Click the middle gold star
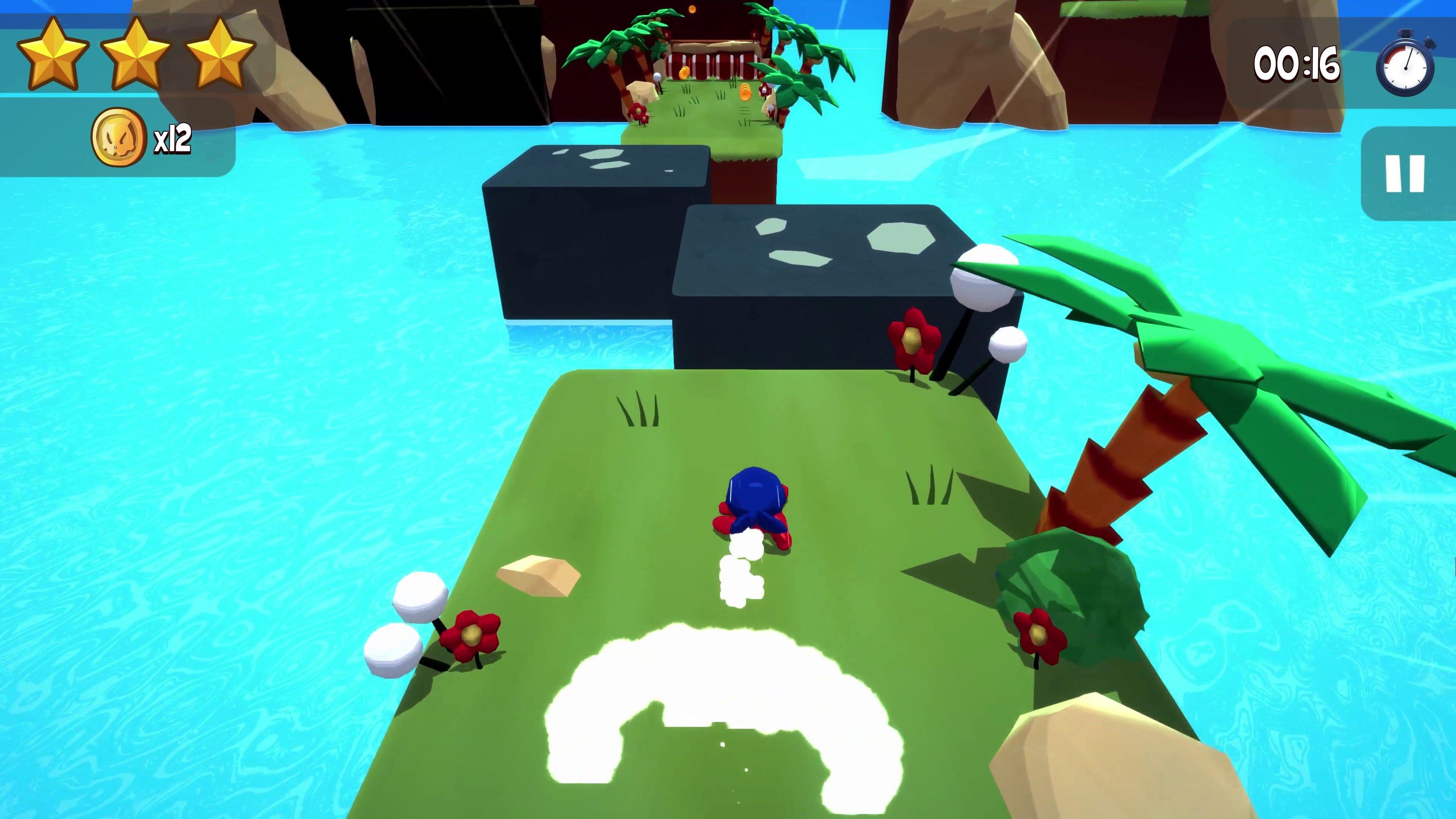 [136, 54]
